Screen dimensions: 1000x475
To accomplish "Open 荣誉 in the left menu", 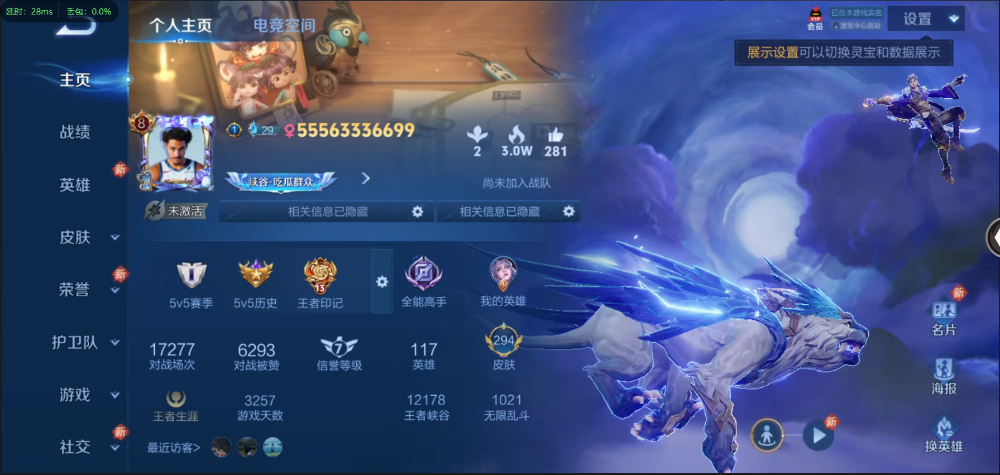I will [75, 289].
